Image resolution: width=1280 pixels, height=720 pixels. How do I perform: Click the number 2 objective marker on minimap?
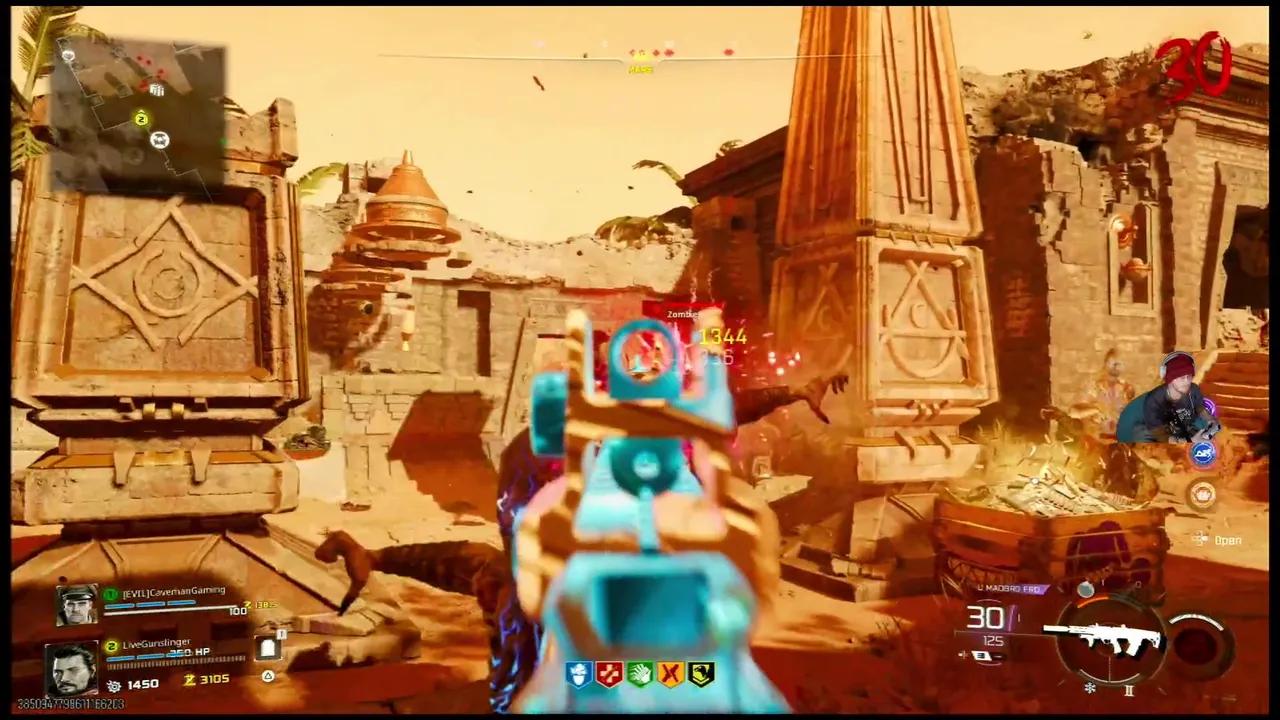pos(141,118)
